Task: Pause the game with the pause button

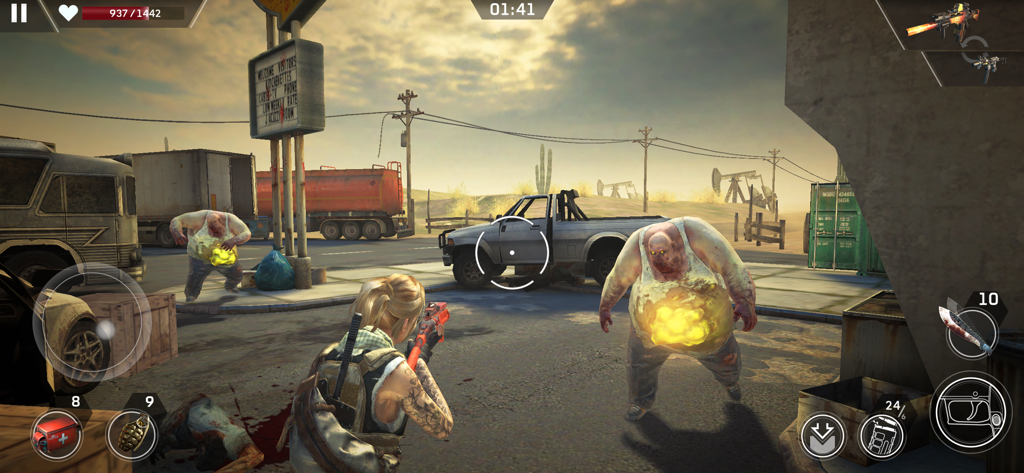Action: (x=18, y=13)
